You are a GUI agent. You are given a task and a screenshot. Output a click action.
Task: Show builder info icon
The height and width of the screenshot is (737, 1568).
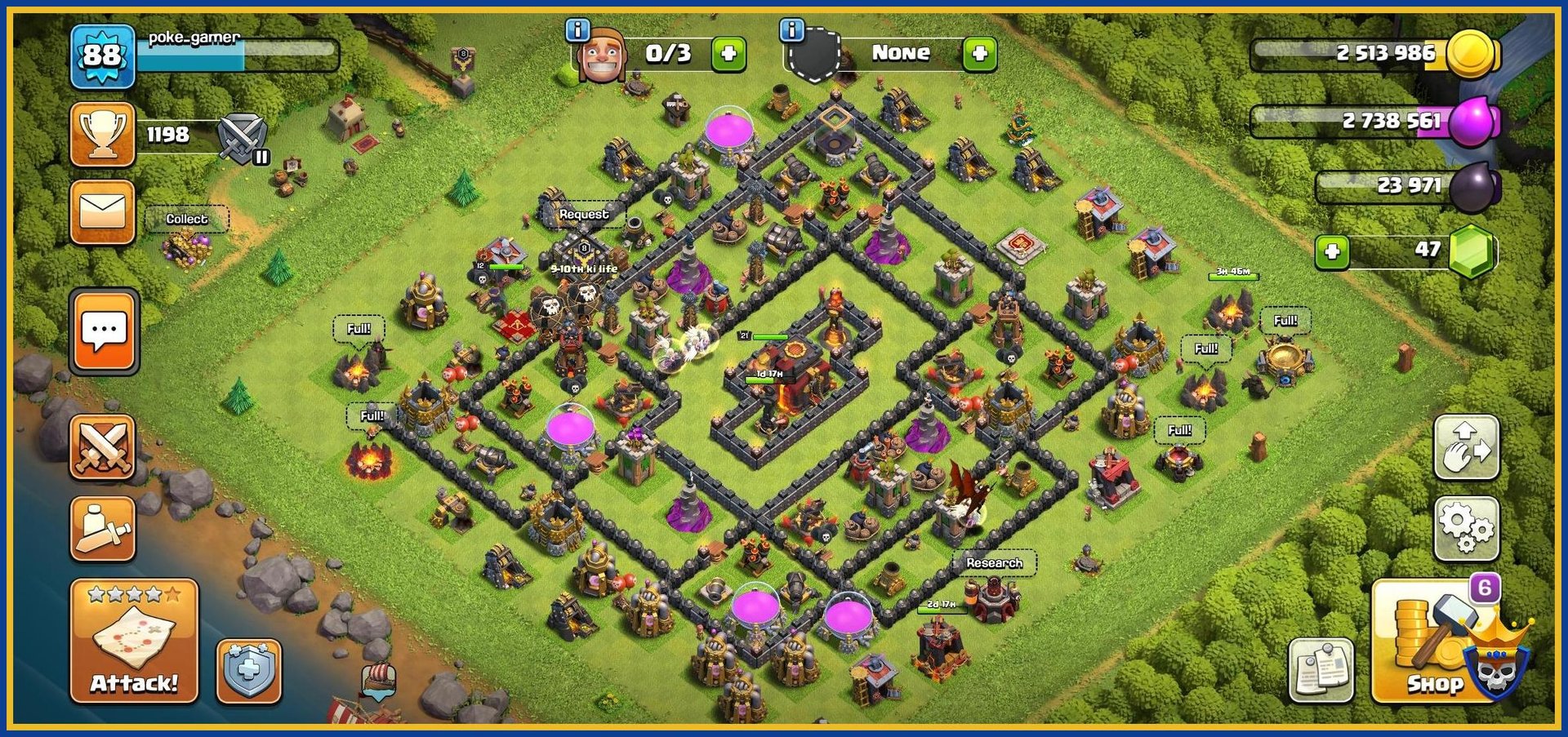pyautogui.click(x=577, y=30)
